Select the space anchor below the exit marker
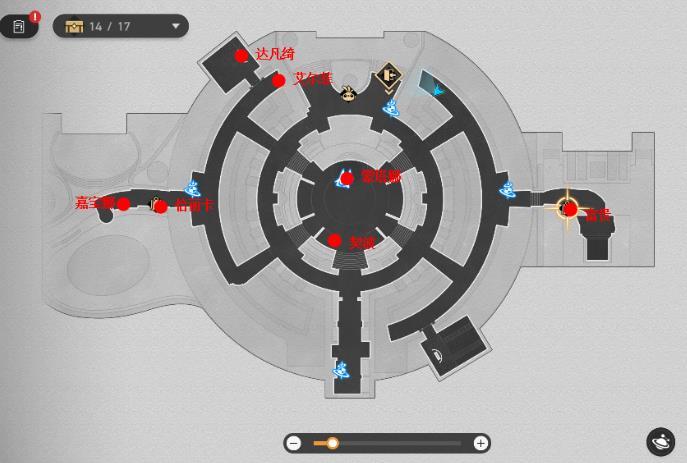 [392, 107]
